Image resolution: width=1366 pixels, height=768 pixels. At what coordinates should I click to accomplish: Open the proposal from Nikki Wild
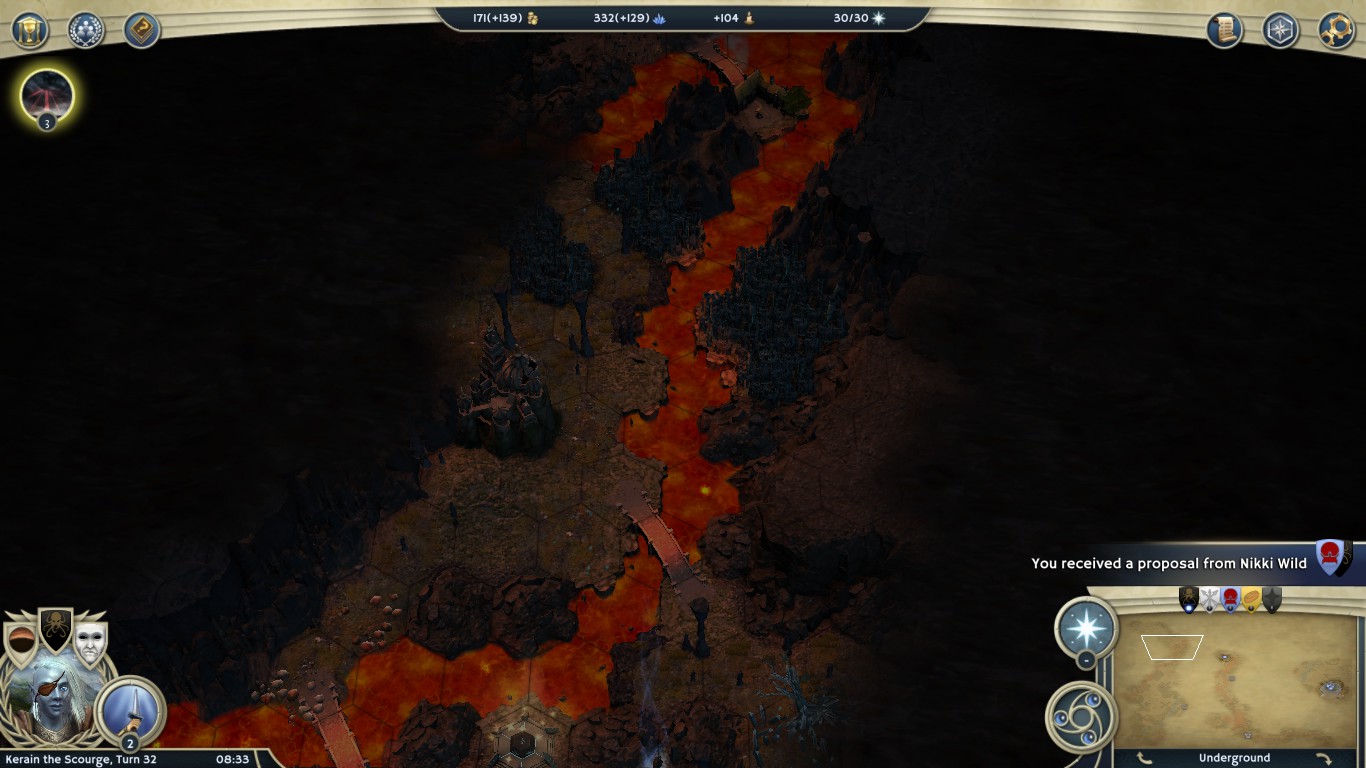pos(1168,563)
